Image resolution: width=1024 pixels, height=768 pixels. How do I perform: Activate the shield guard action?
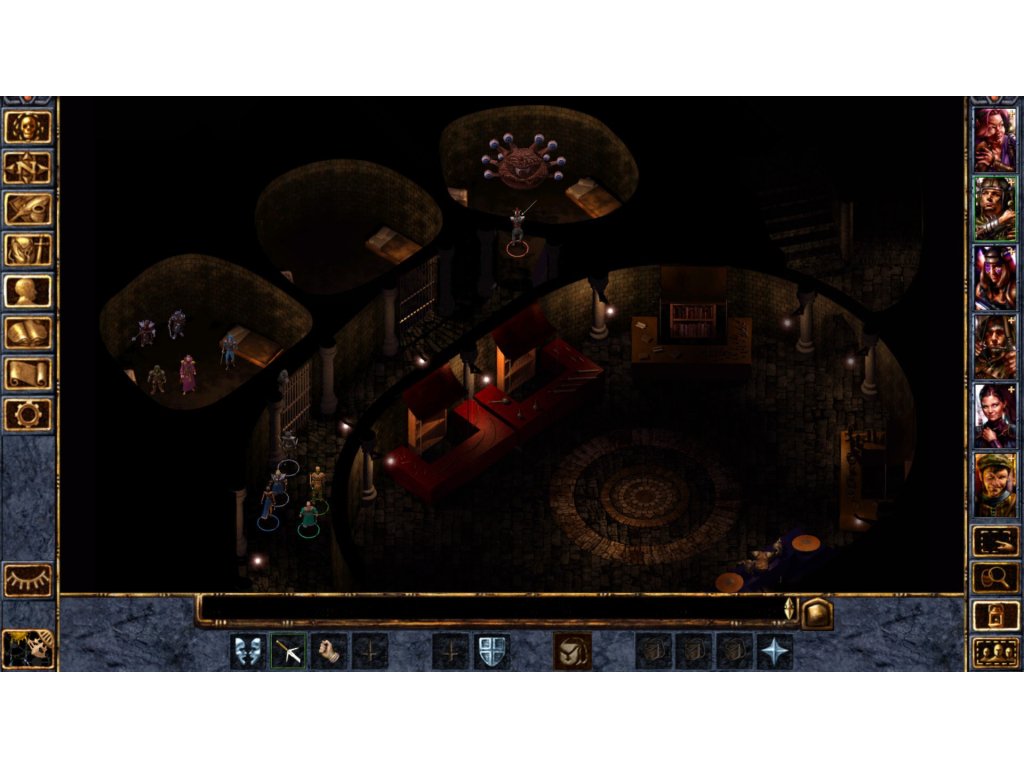click(491, 652)
